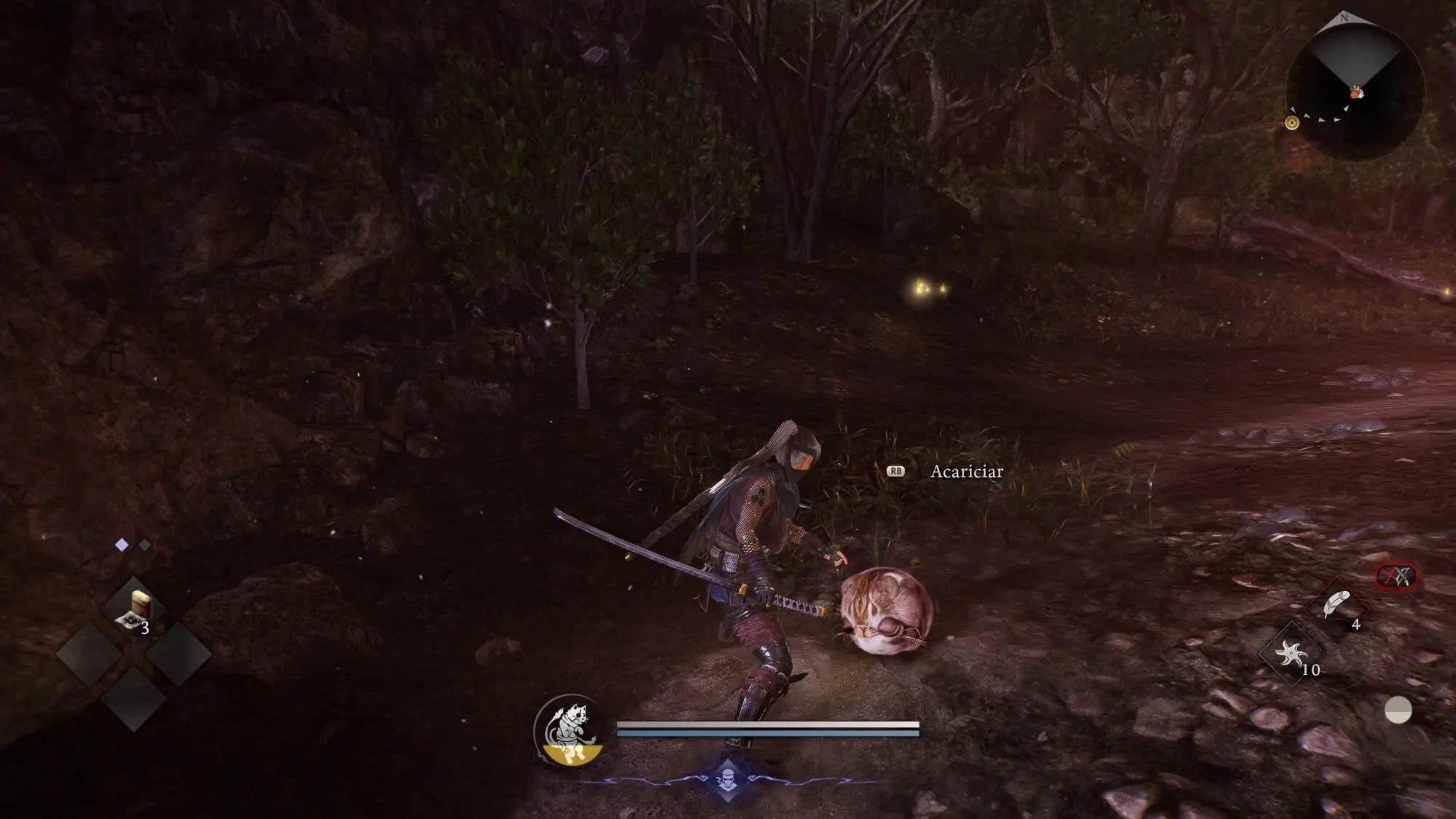Choose the Acariciar interaction prompt
The width and height of the screenshot is (1456, 819).
pos(966,472)
